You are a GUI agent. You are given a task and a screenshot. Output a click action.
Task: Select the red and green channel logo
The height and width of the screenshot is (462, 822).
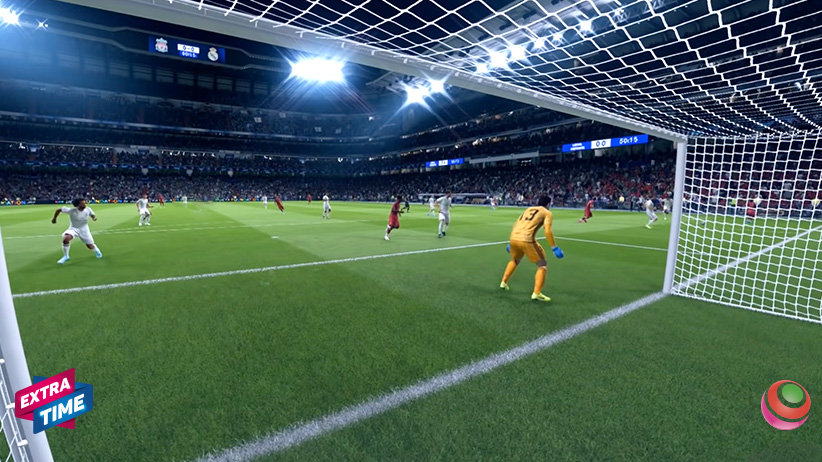(x=785, y=404)
